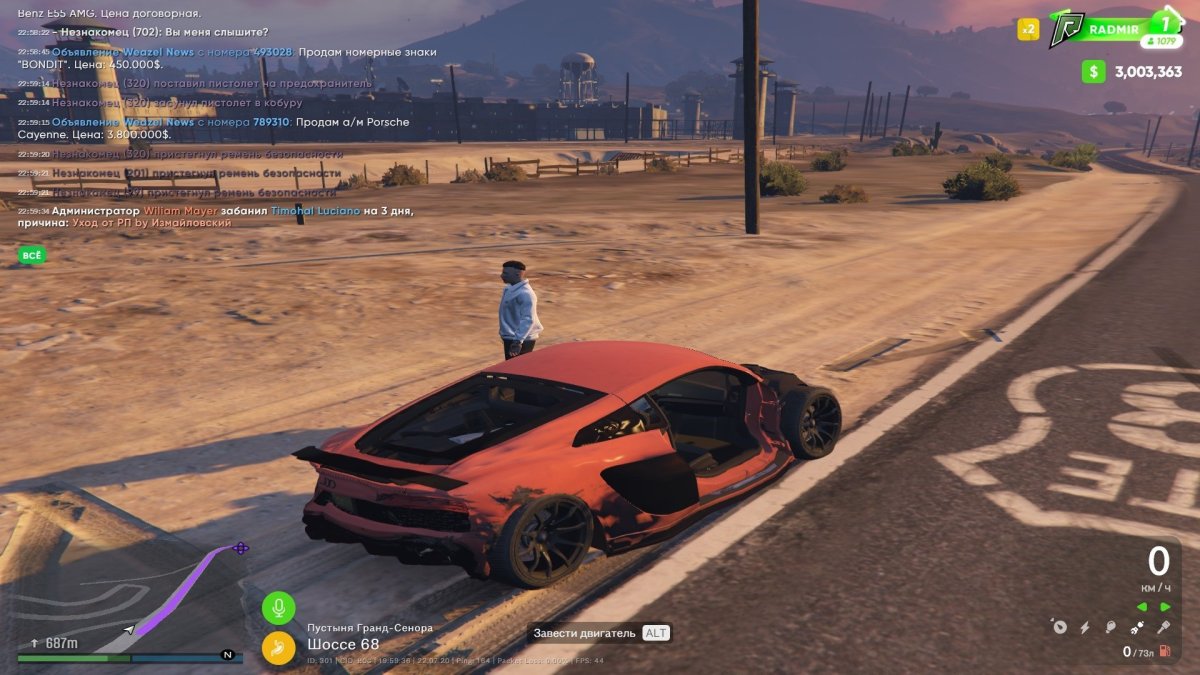Click the seatbelt indicator icon
The width and height of the screenshot is (1200, 675).
click(1137, 628)
